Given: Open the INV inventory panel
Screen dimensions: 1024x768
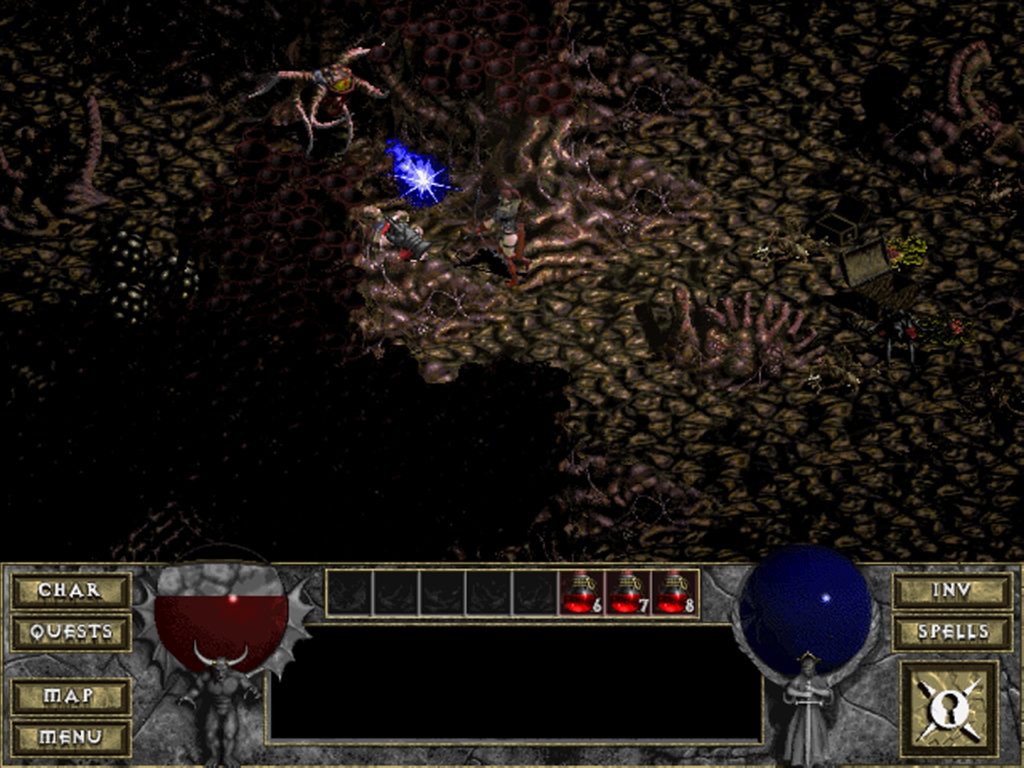Looking at the screenshot, I should click(x=951, y=590).
